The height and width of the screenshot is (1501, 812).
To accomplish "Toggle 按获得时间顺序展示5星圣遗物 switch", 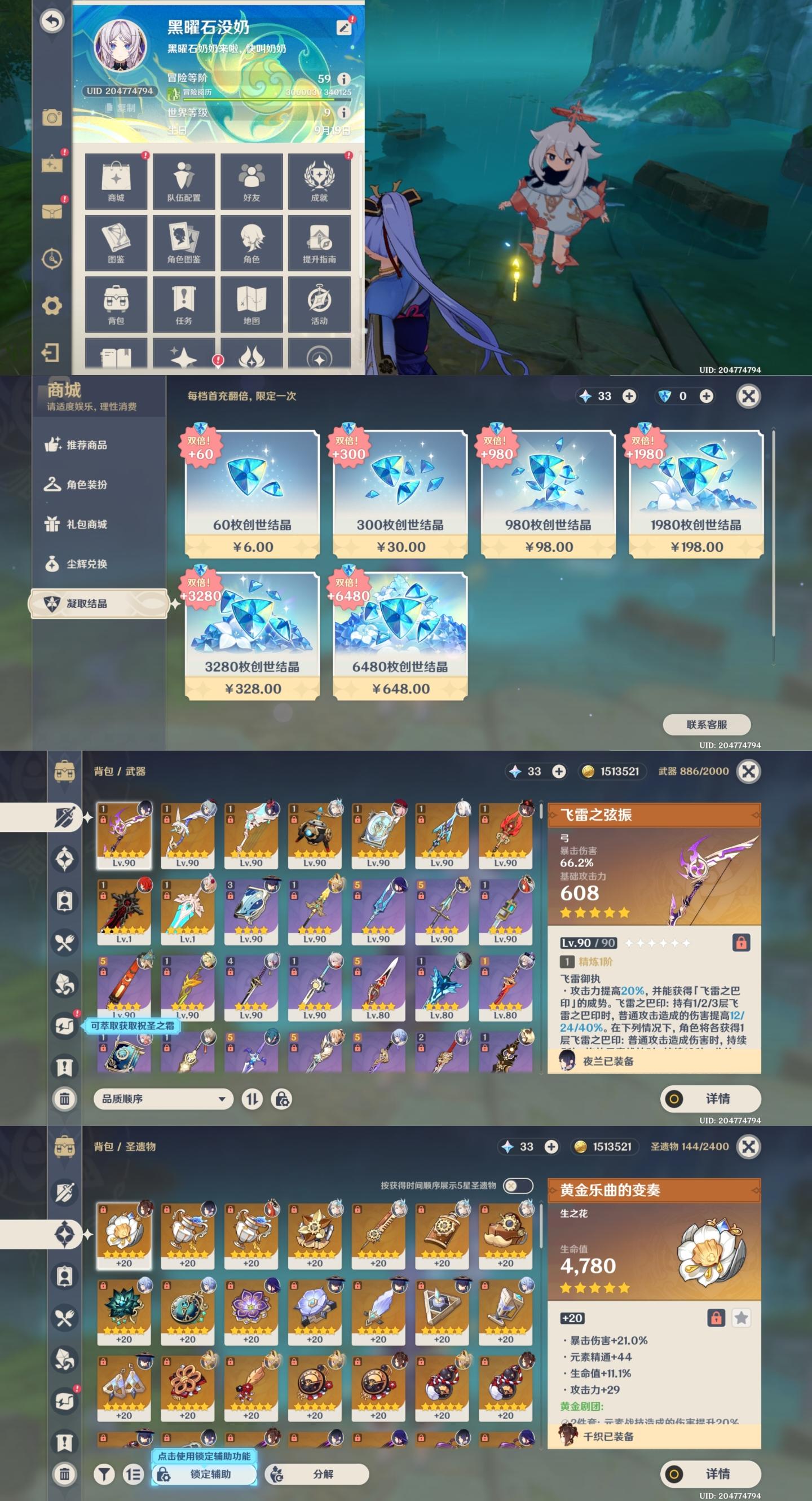I will pos(518,1185).
